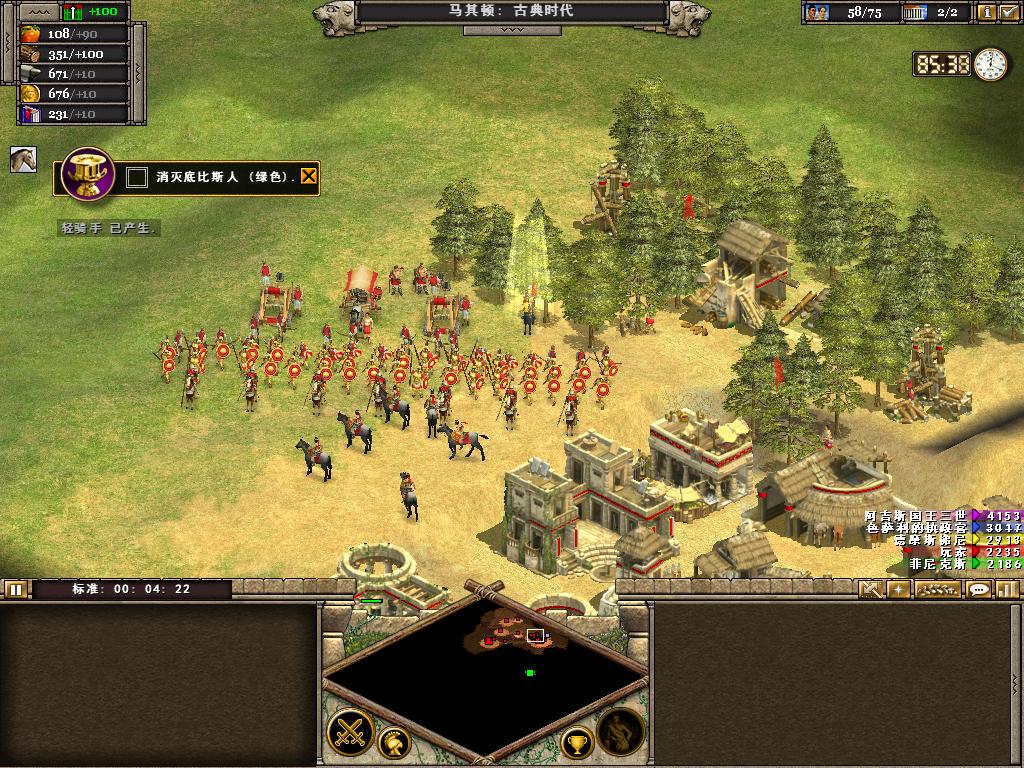Viewport: 1024px width, 768px height.
Task: Toggle the dropdown tab under the era title
Action: (x=511, y=30)
